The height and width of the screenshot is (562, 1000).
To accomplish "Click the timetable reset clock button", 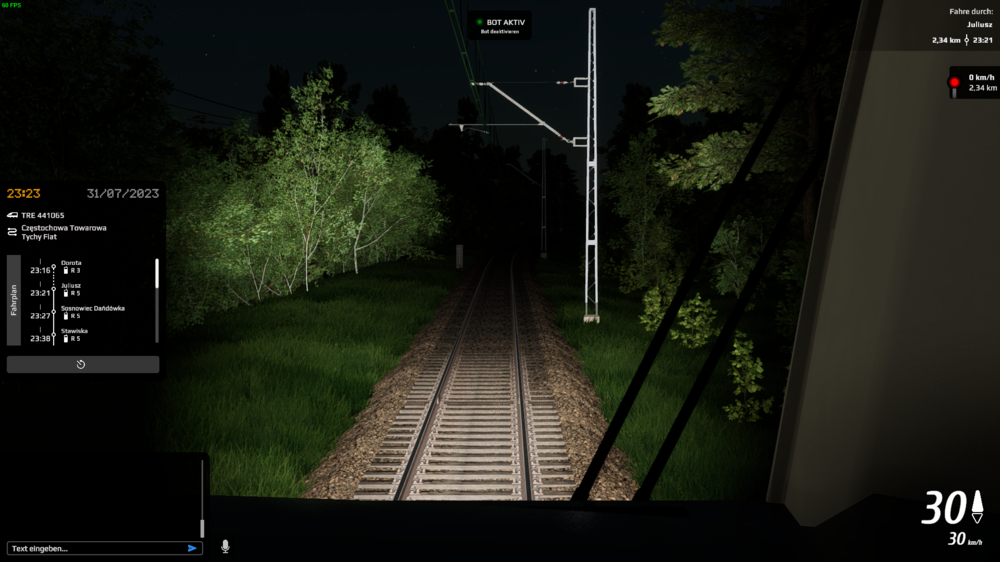I will [x=82, y=365].
